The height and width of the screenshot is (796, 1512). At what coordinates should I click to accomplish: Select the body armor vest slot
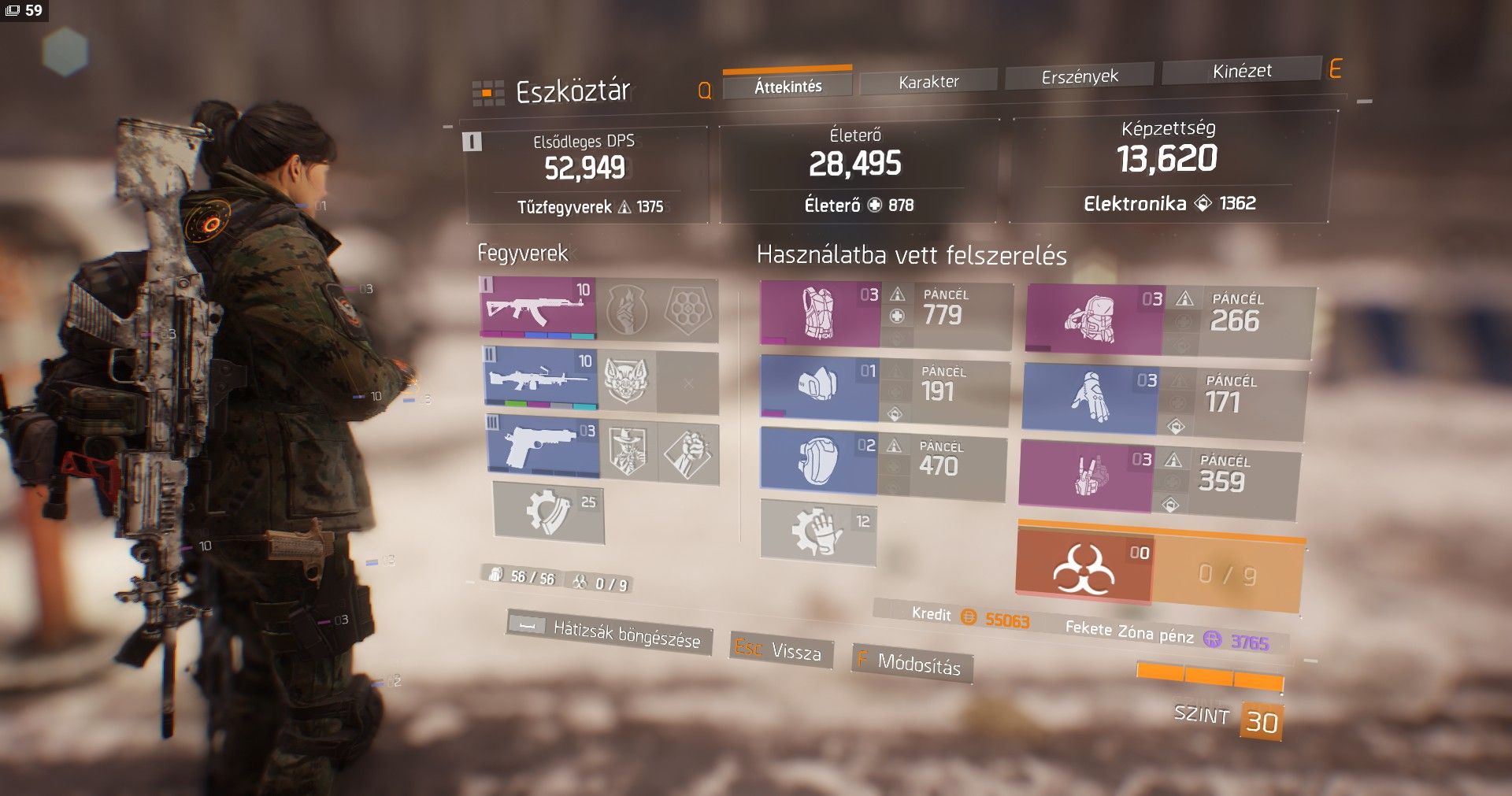click(819, 314)
